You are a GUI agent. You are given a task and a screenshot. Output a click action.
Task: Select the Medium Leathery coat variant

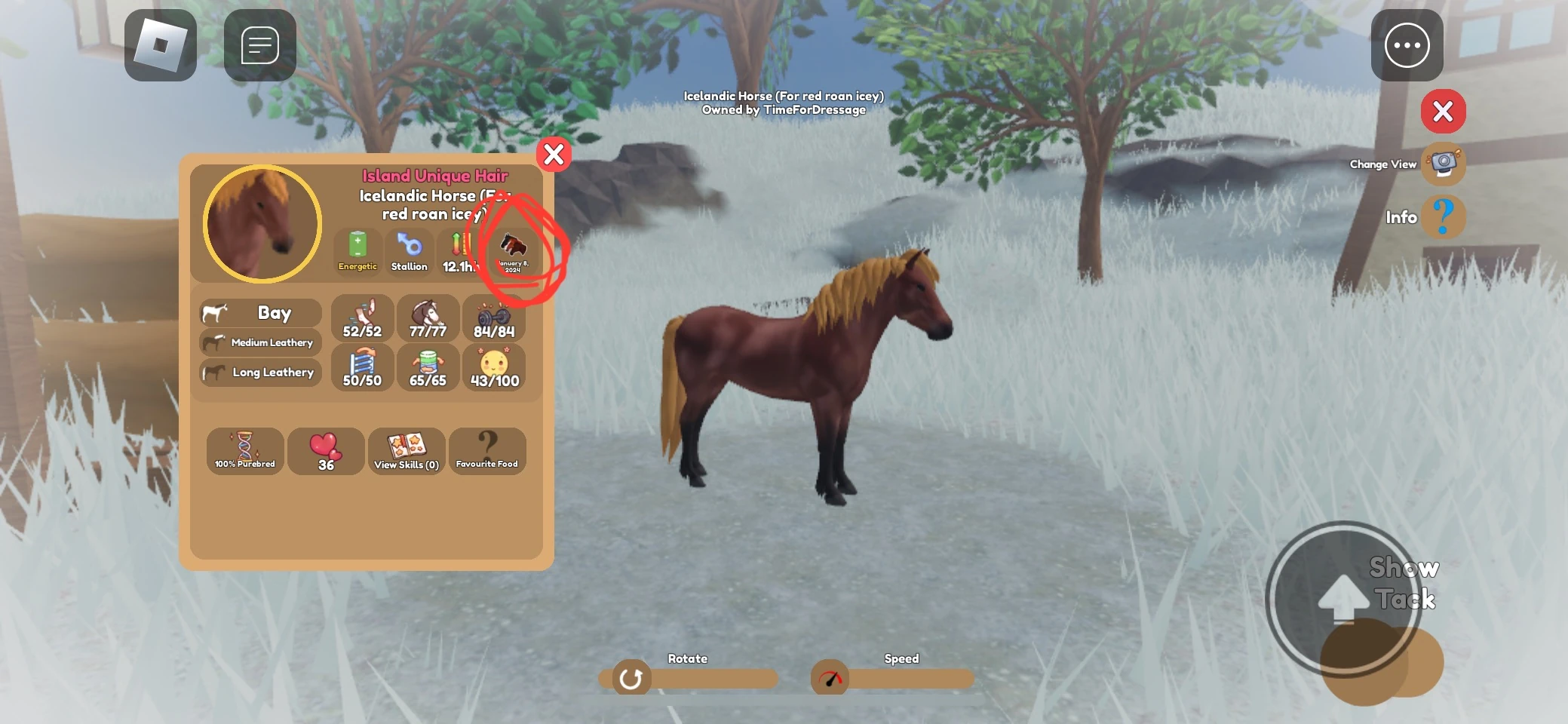click(259, 342)
